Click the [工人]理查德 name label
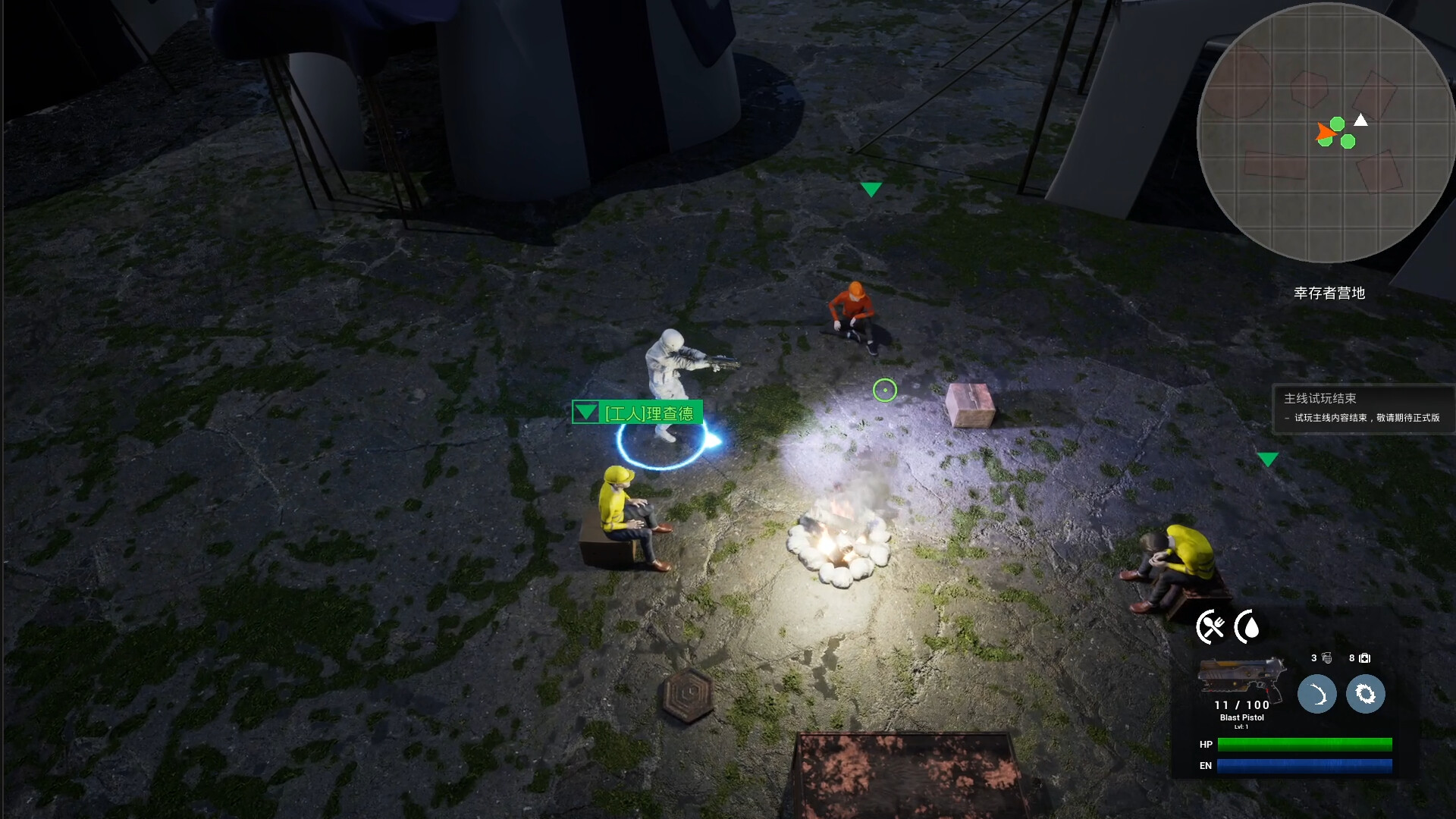The height and width of the screenshot is (819, 1456). (649, 413)
